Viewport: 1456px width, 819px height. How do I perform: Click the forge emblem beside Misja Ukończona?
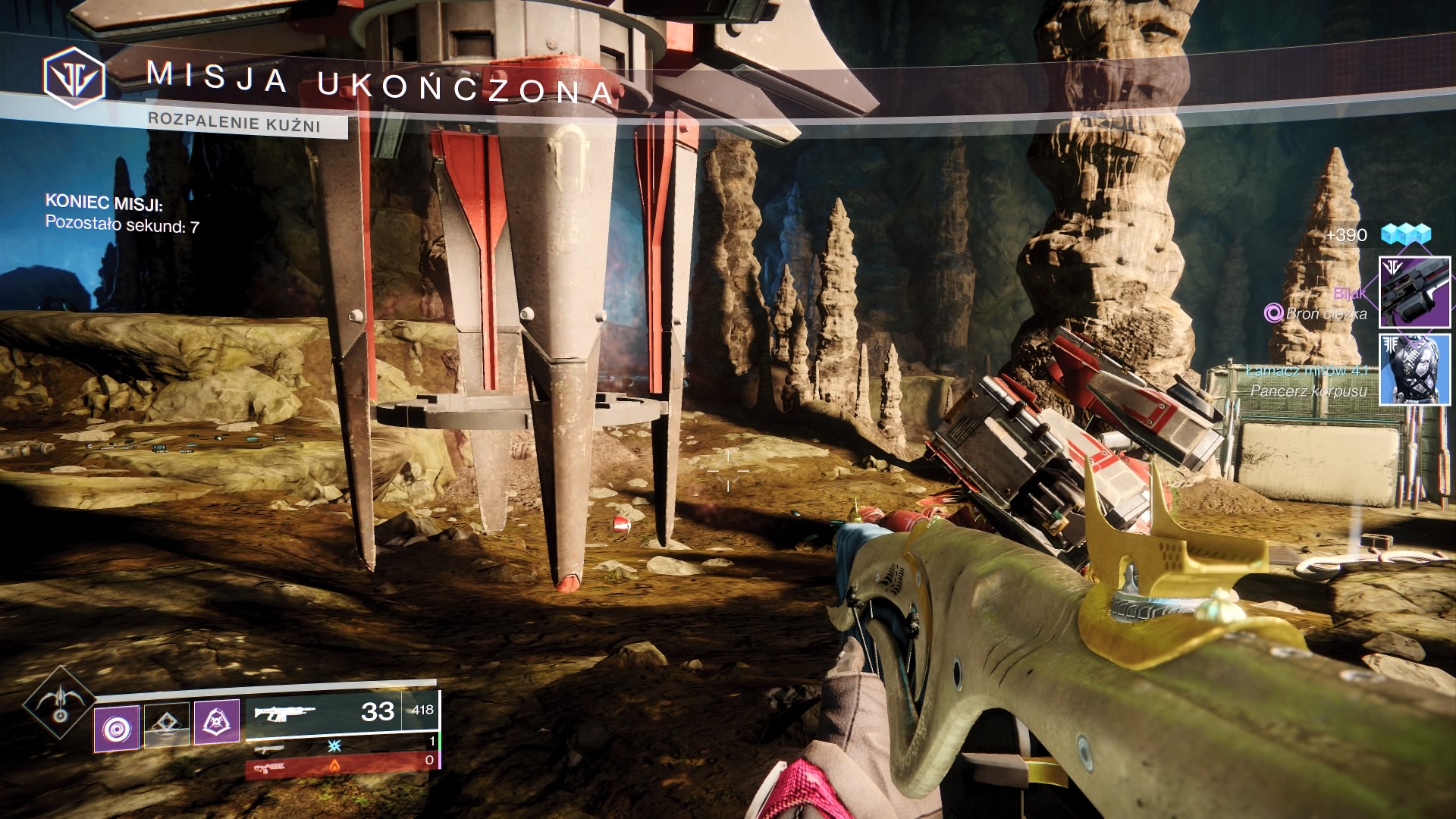(x=74, y=77)
